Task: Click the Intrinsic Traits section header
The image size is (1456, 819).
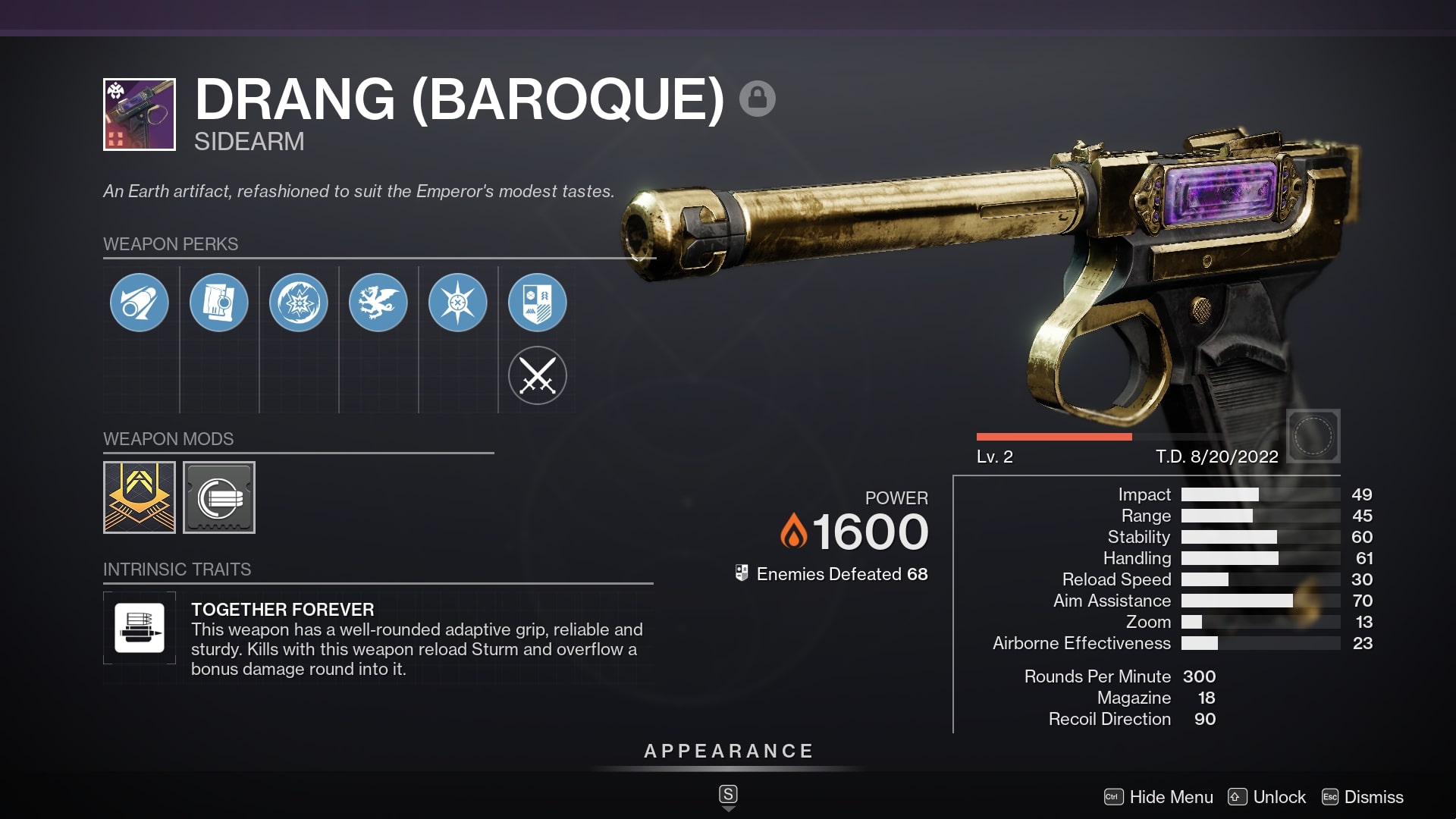Action: 178,570
